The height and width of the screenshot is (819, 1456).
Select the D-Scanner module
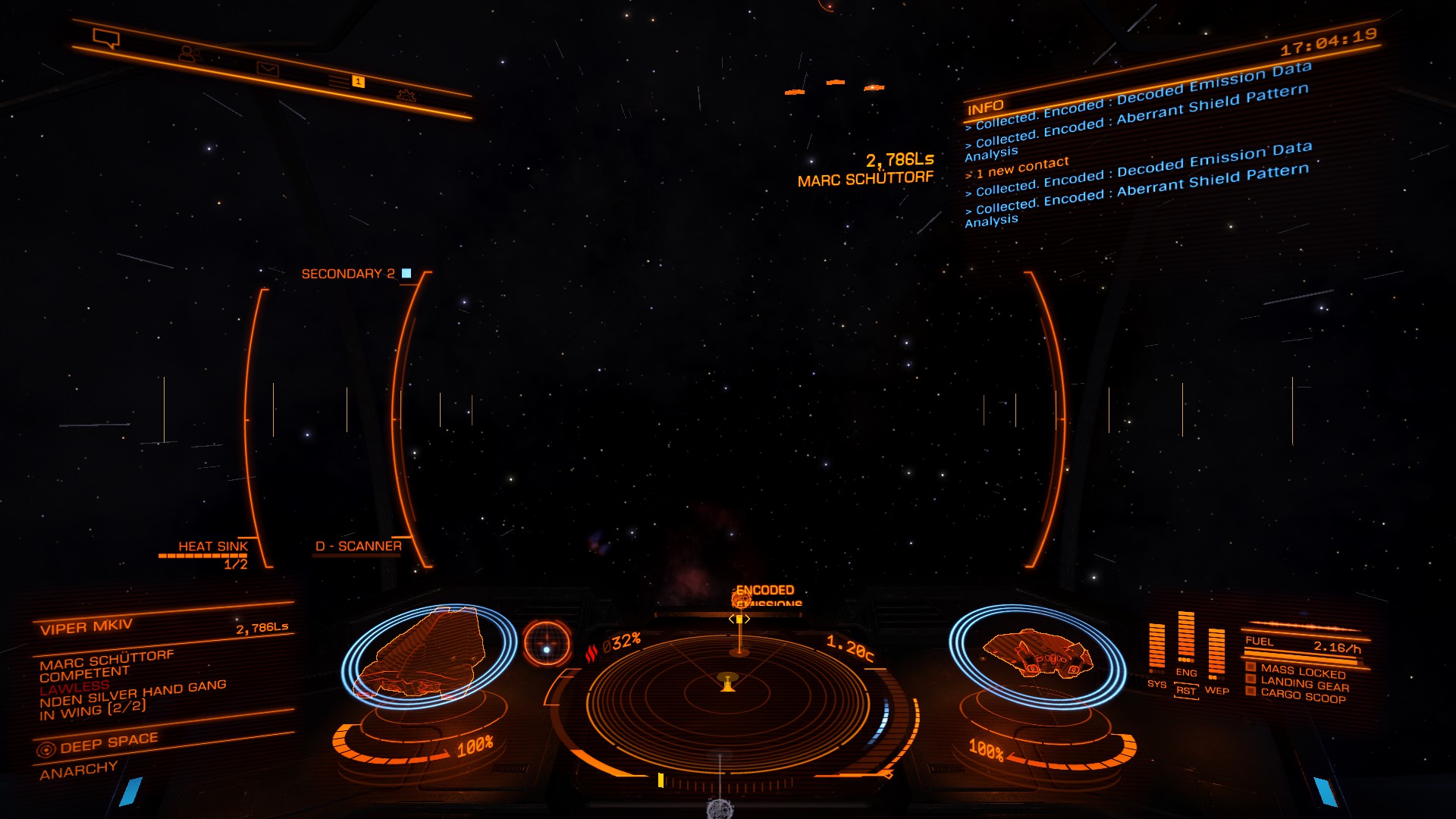tap(358, 546)
